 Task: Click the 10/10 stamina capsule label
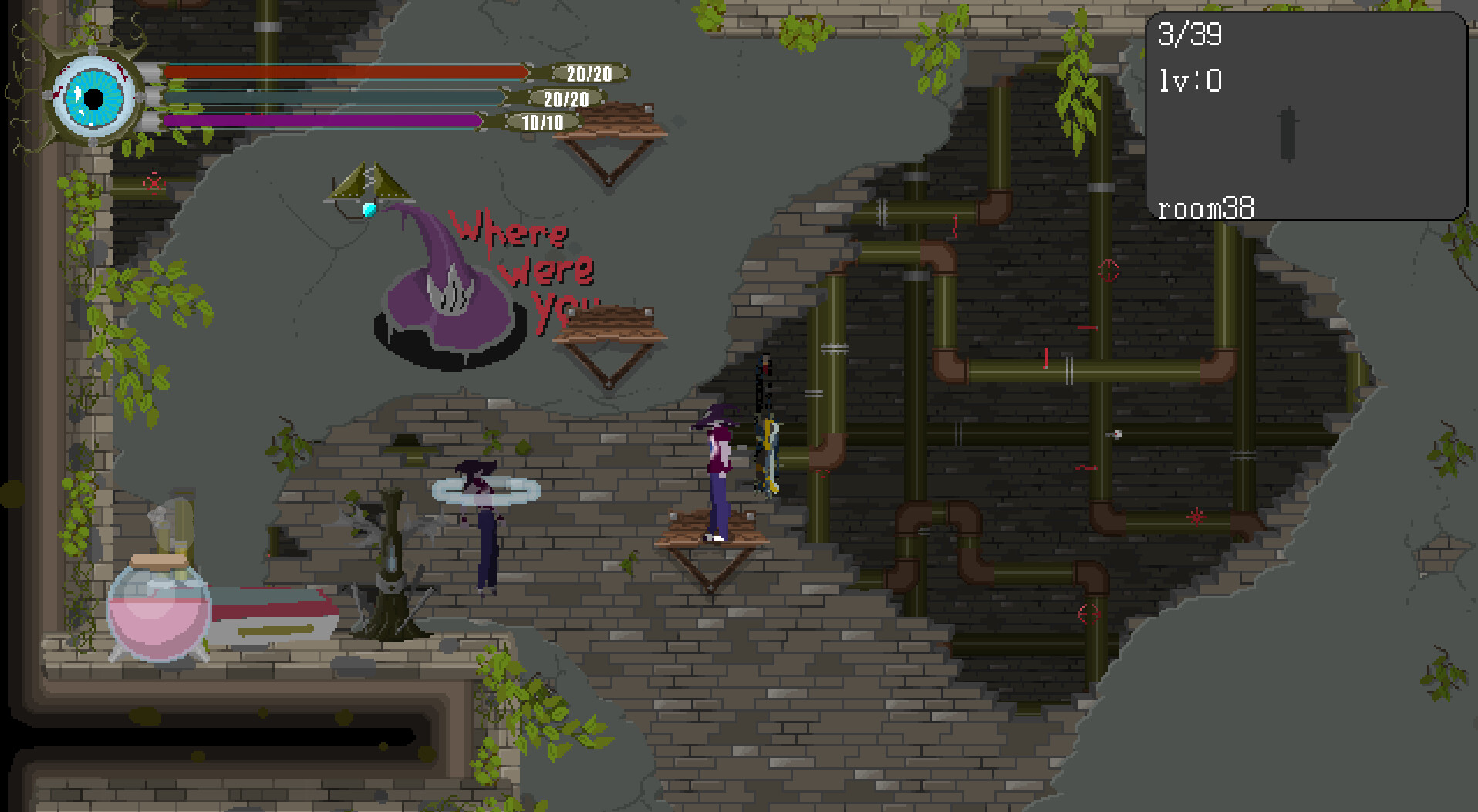(x=540, y=122)
